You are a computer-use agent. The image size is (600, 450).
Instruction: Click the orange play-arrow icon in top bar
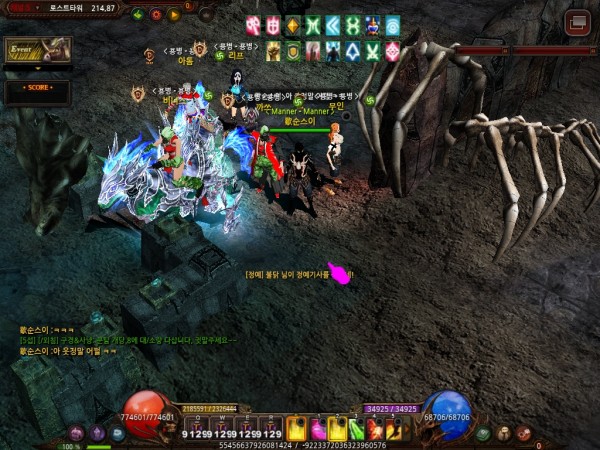tap(174, 15)
